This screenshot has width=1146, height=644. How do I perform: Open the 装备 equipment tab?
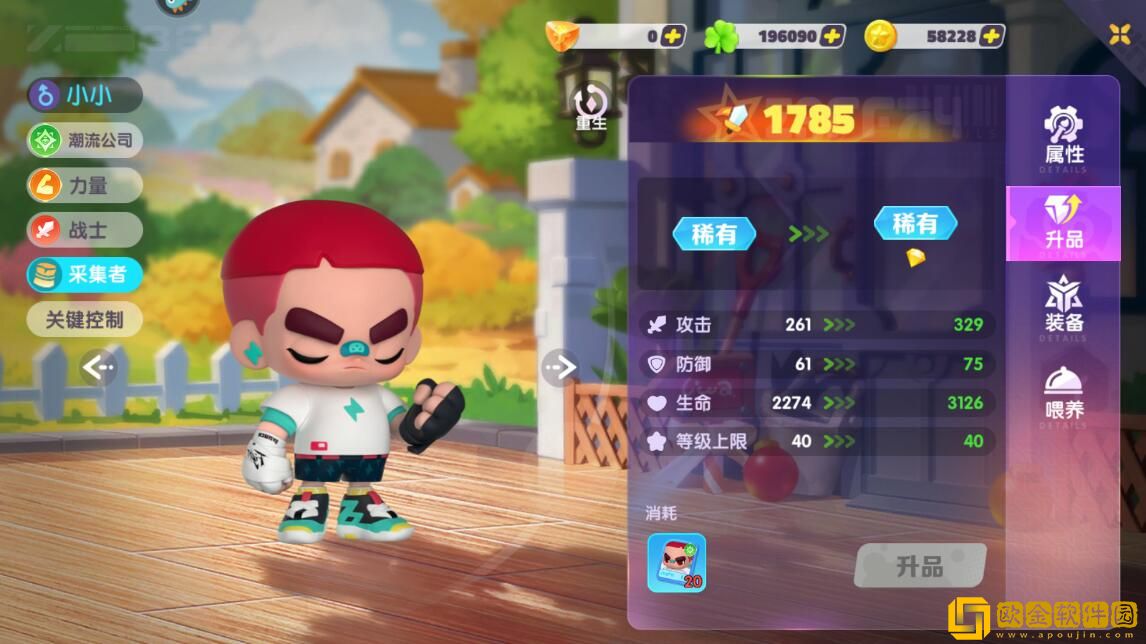[1064, 306]
